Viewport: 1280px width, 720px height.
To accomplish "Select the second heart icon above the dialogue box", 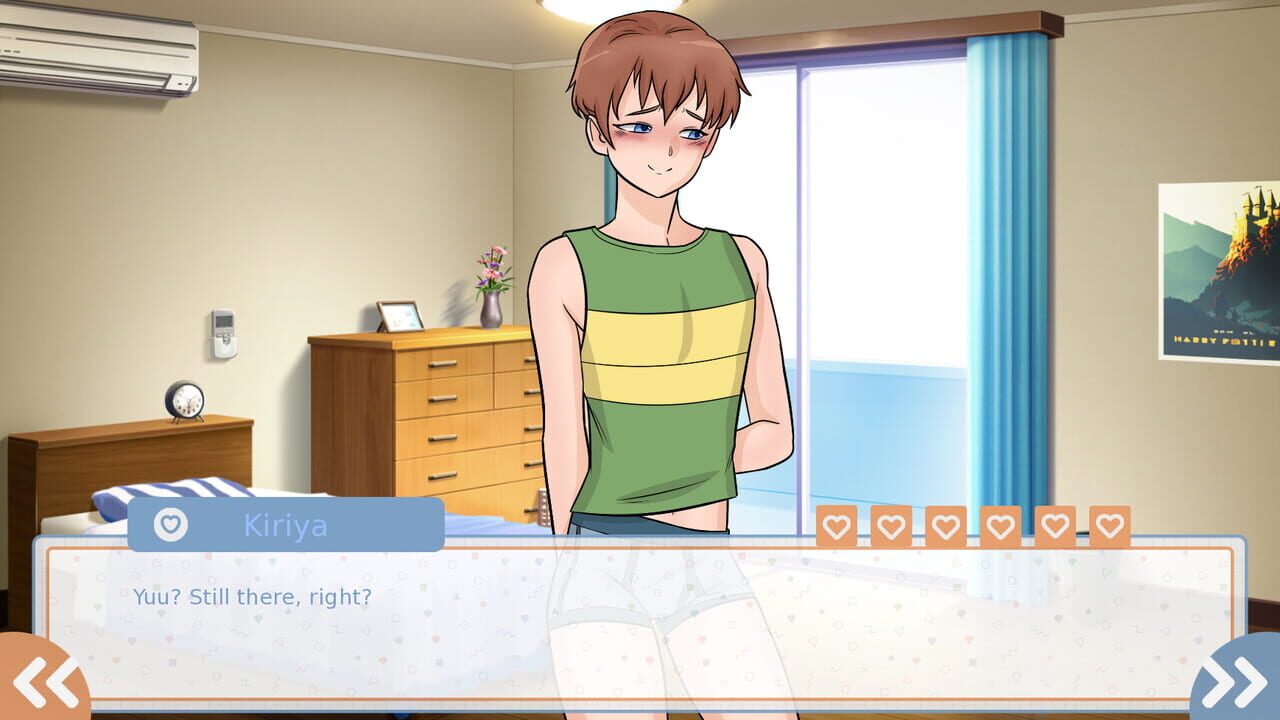I will click(x=889, y=525).
